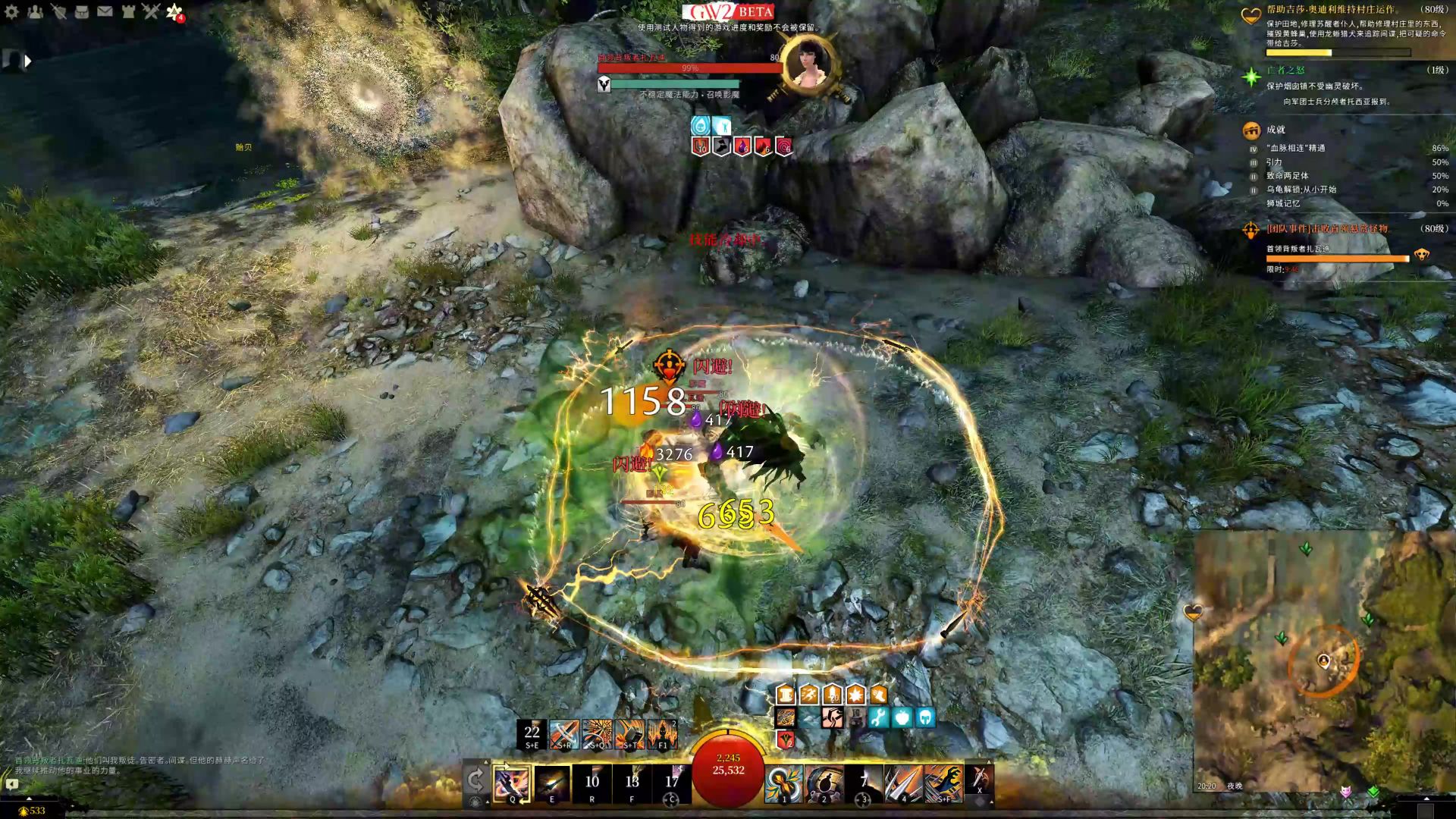Click the minimap
The image size is (1456, 819).
pyautogui.click(x=1323, y=660)
